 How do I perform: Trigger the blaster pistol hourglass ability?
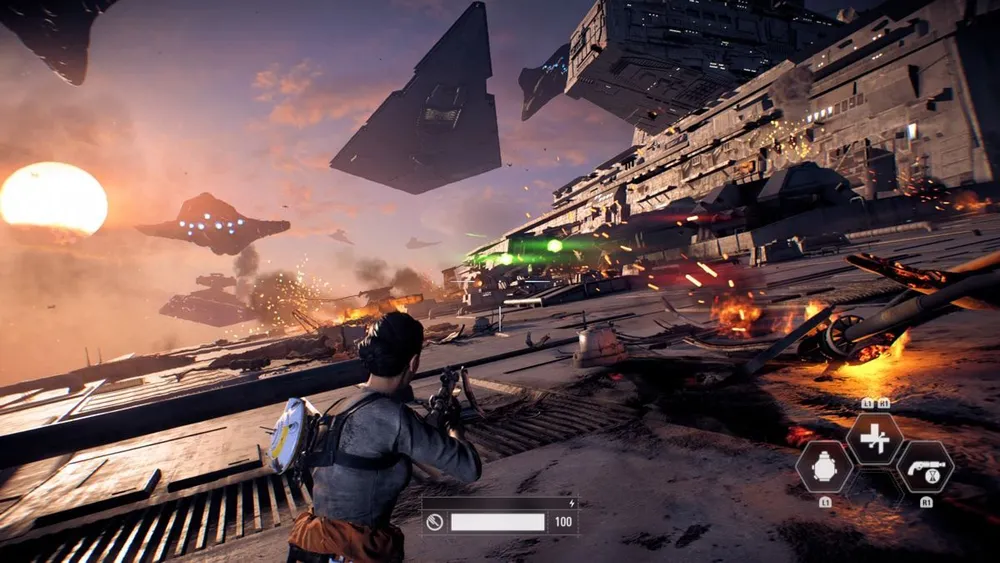tap(924, 466)
